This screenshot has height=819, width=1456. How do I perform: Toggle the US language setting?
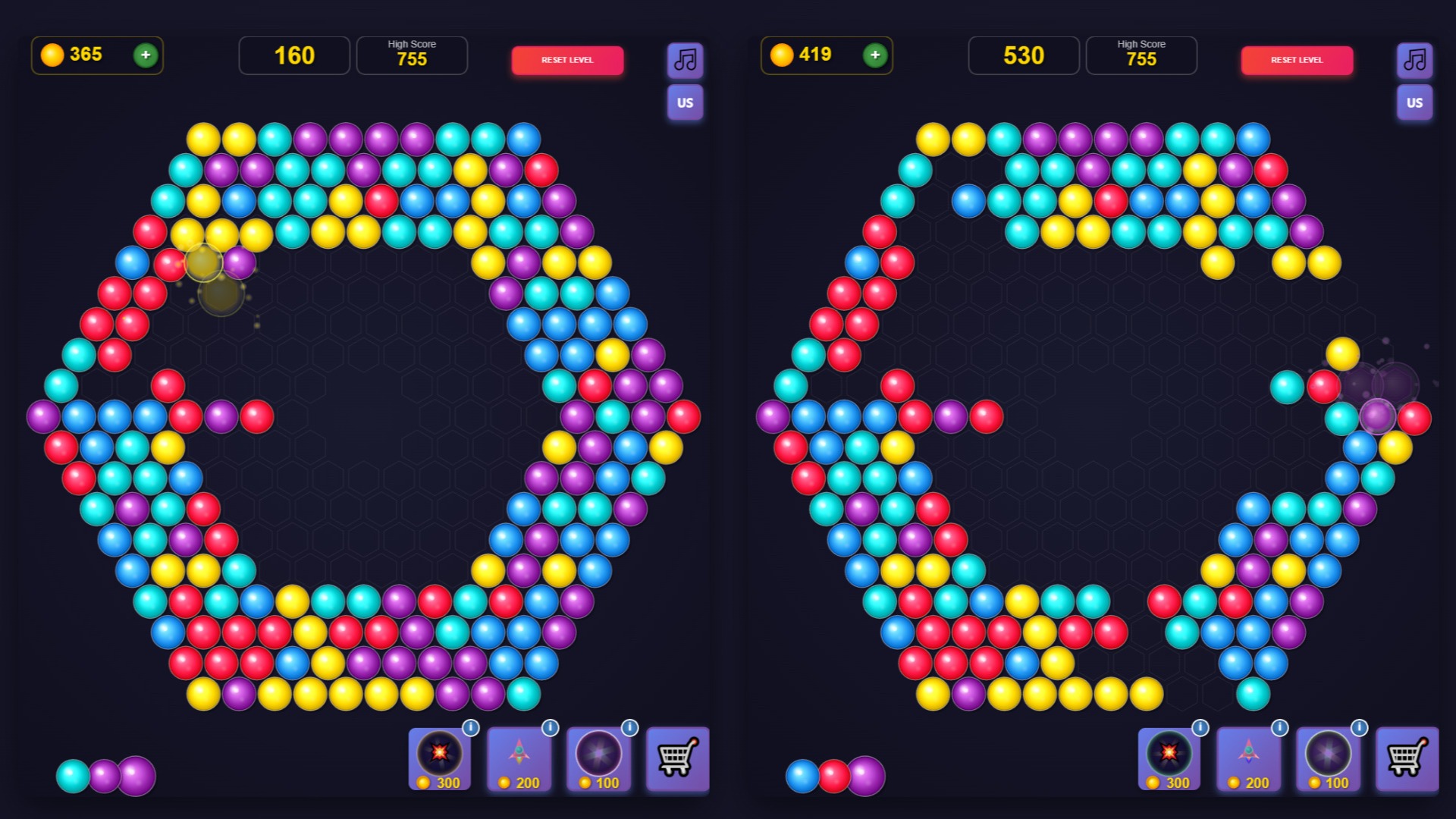click(x=685, y=103)
